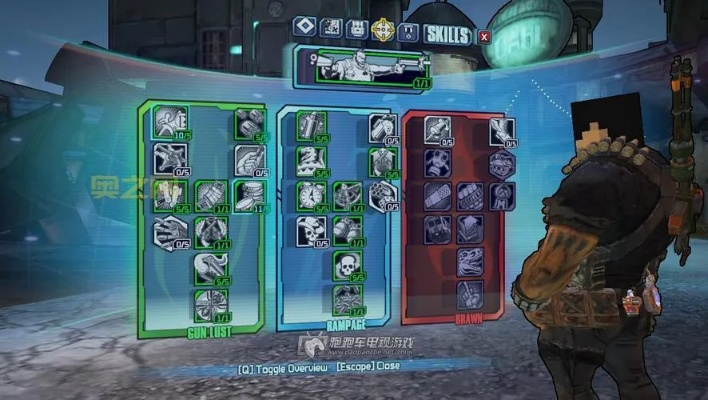Select the yellow crosshair skills tab
This screenshot has width=708, height=400.
[x=381, y=29]
